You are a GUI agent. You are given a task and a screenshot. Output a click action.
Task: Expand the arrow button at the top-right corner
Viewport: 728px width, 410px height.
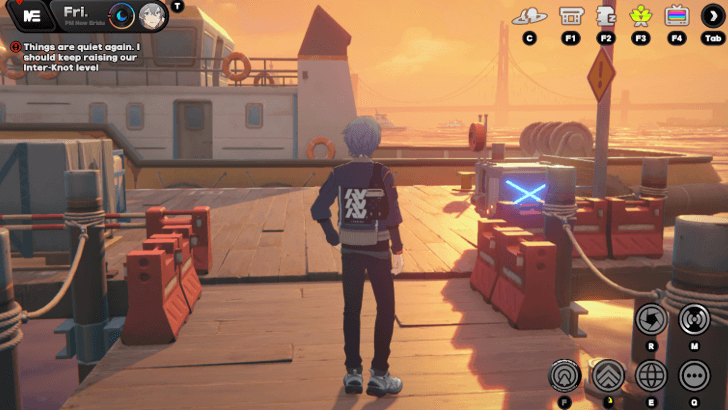pos(713,16)
